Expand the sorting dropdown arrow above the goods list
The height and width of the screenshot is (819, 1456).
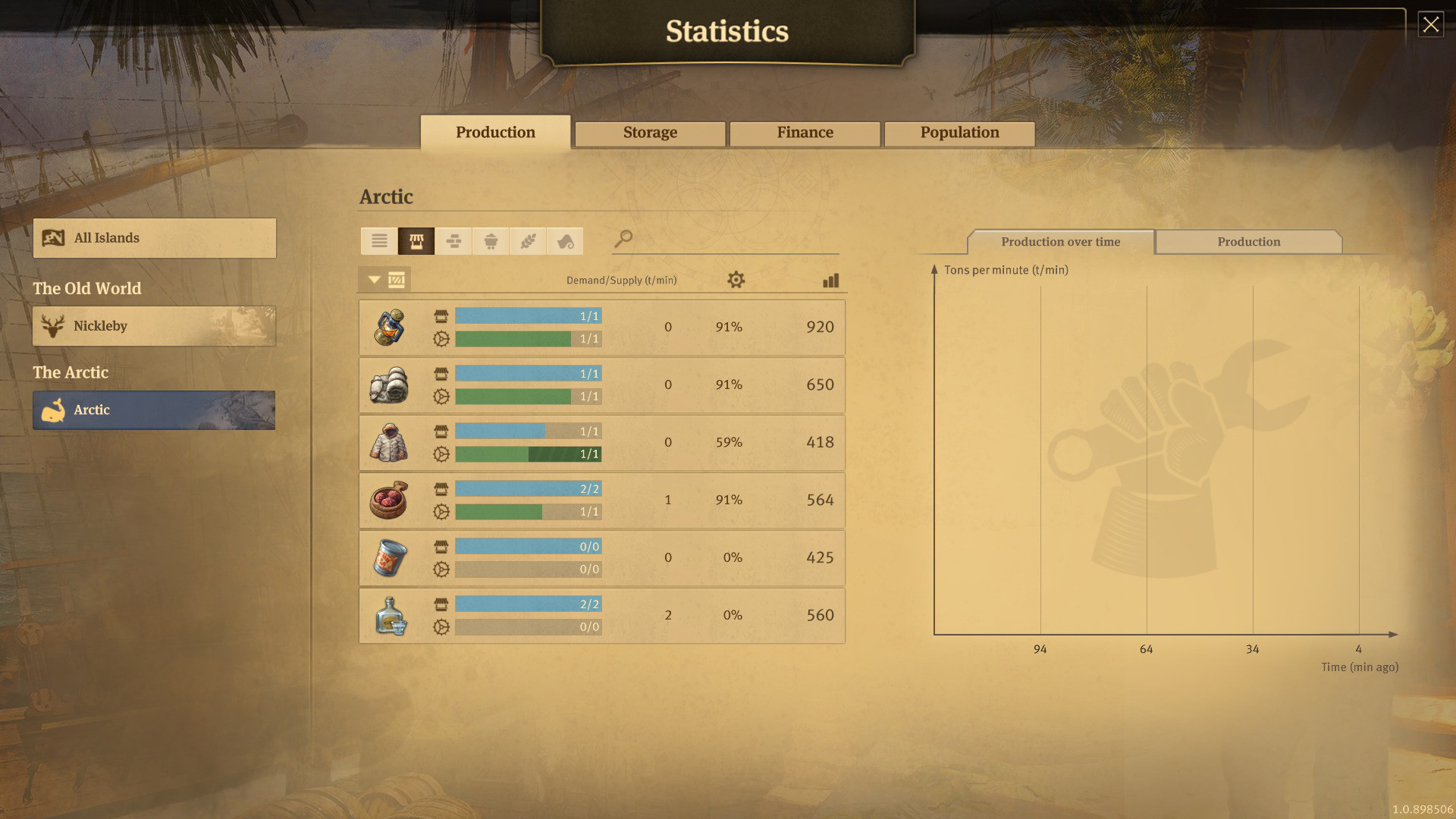tap(373, 279)
